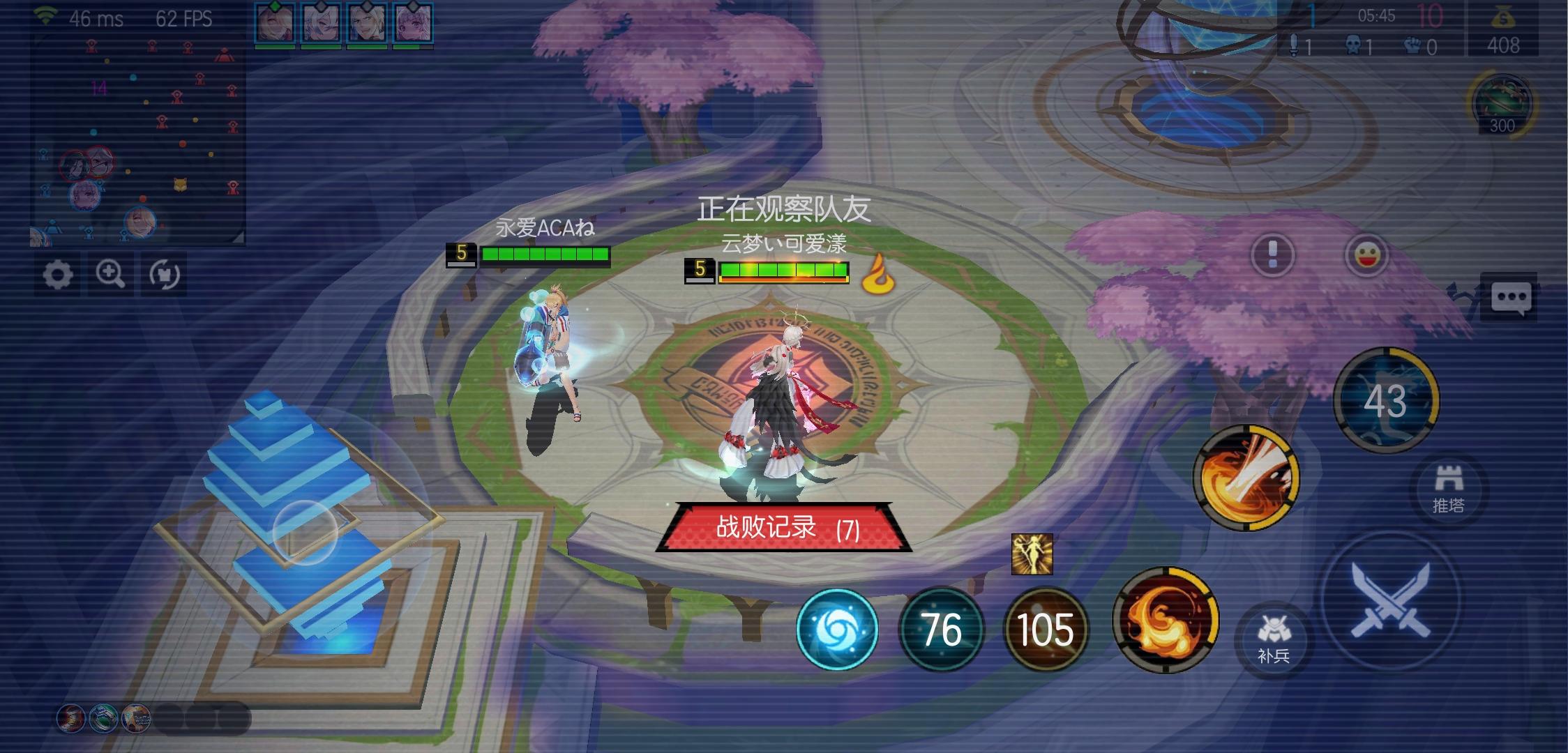The width and height of the screenshot is (1568, 753).
Task: Open the 战败记录 (7) defeat record
Action: tap(782, 527)
